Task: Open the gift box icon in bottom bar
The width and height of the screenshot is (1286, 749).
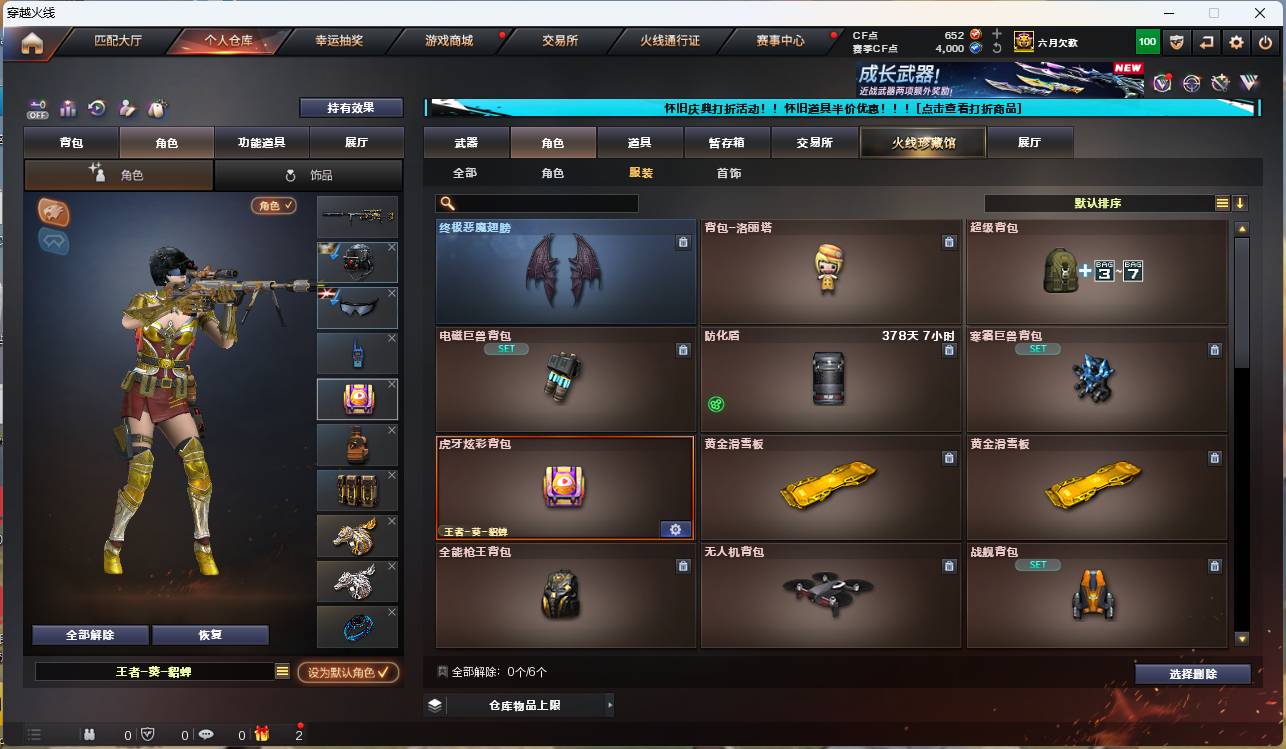Action: (x=262, y=735)
